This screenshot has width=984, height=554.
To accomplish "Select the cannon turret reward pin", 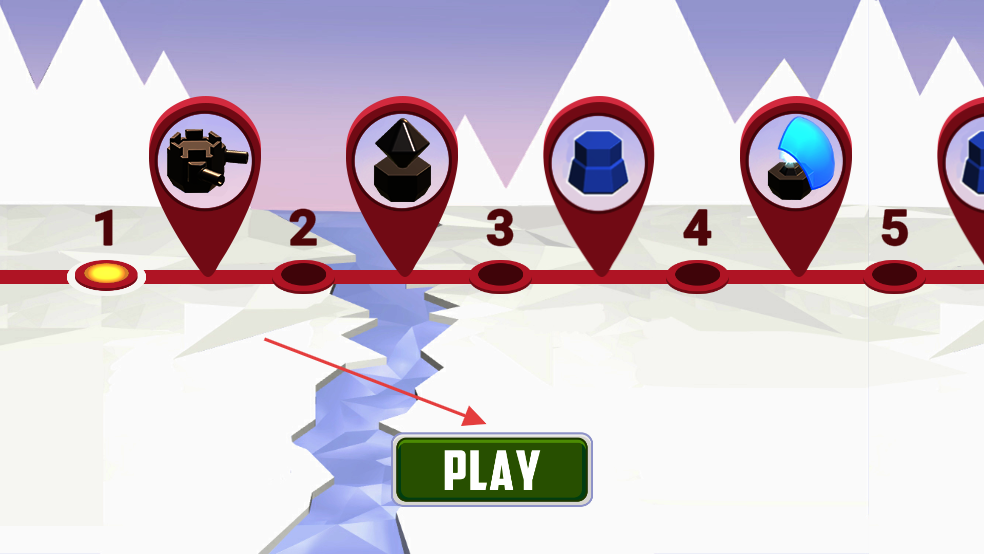I will coord(206,162).
